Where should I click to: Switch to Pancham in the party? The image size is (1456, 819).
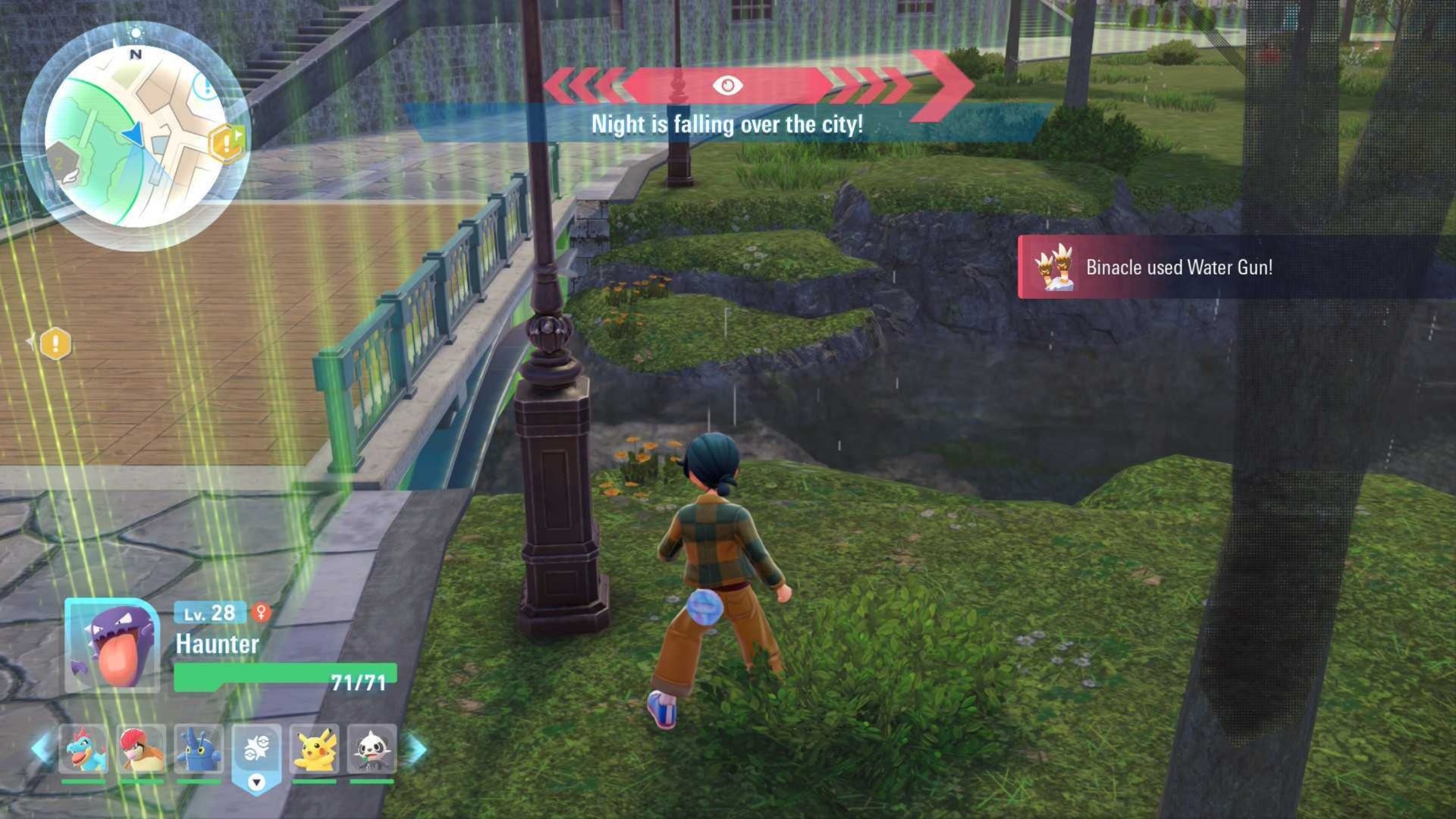(x=372, y=749)
